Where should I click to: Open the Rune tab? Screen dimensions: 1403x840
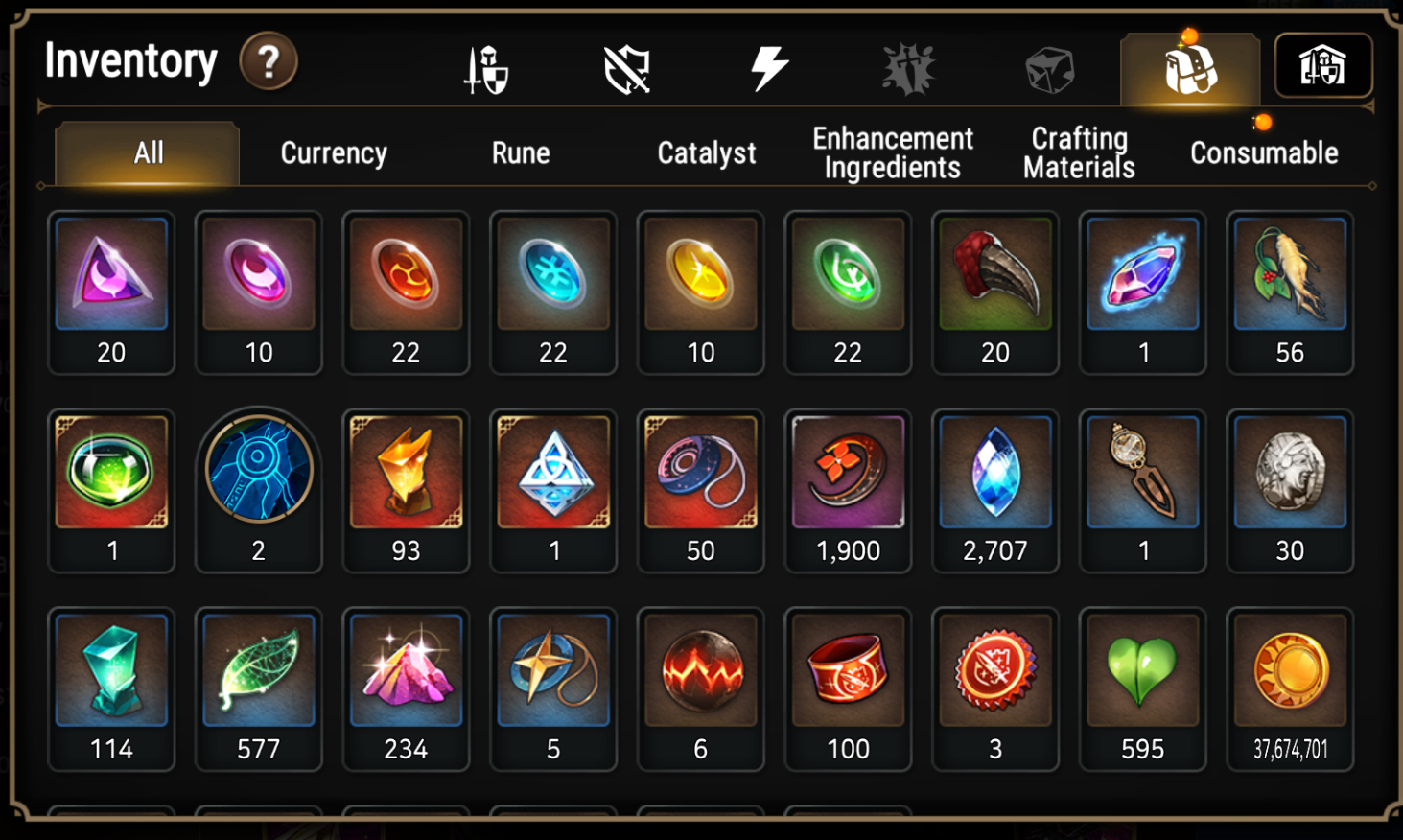520,152
